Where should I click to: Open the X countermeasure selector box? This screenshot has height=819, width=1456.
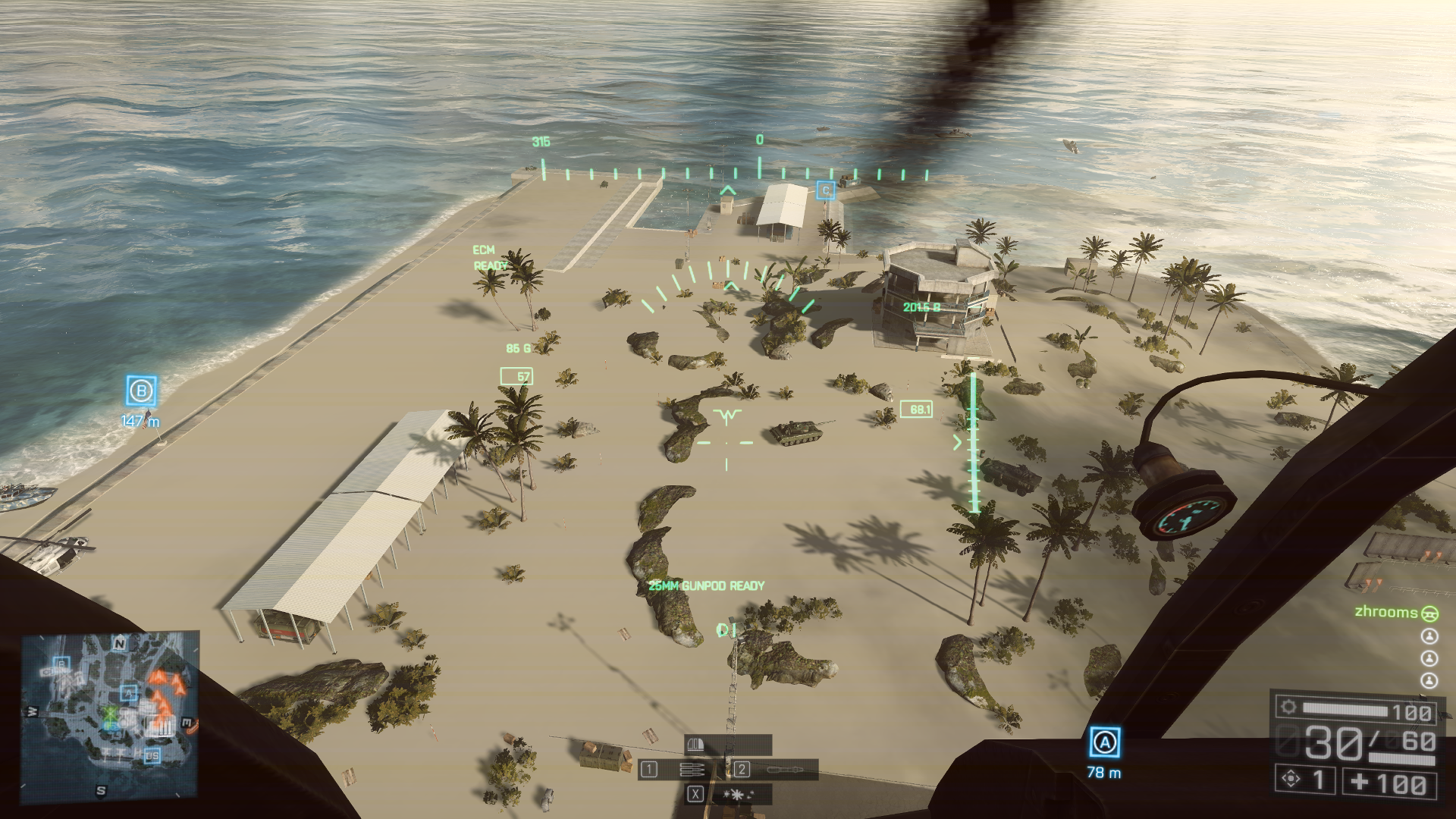pyautogui.click(x=696, y=795)
